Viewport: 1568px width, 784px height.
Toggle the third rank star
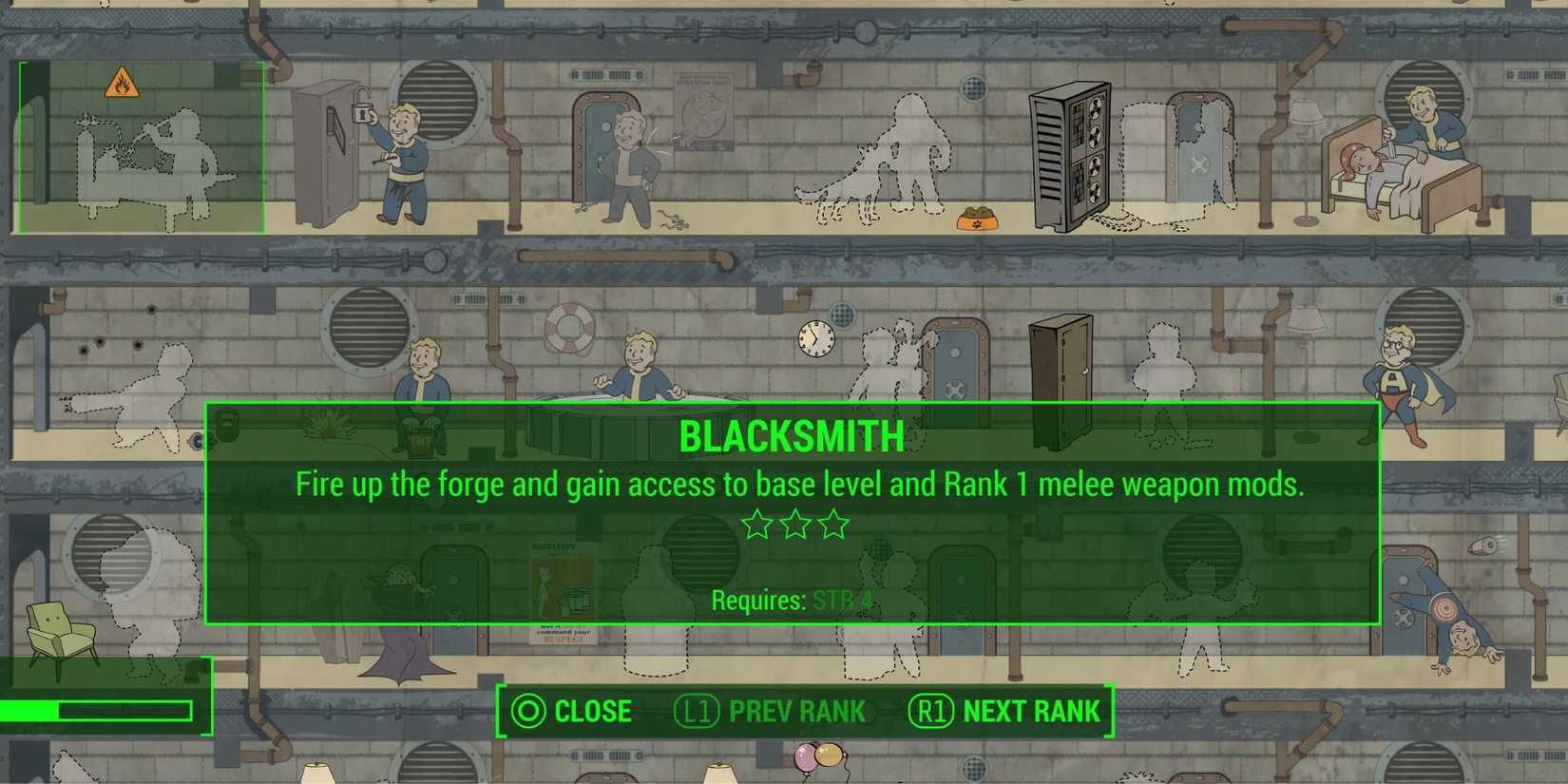coord(832,524)
